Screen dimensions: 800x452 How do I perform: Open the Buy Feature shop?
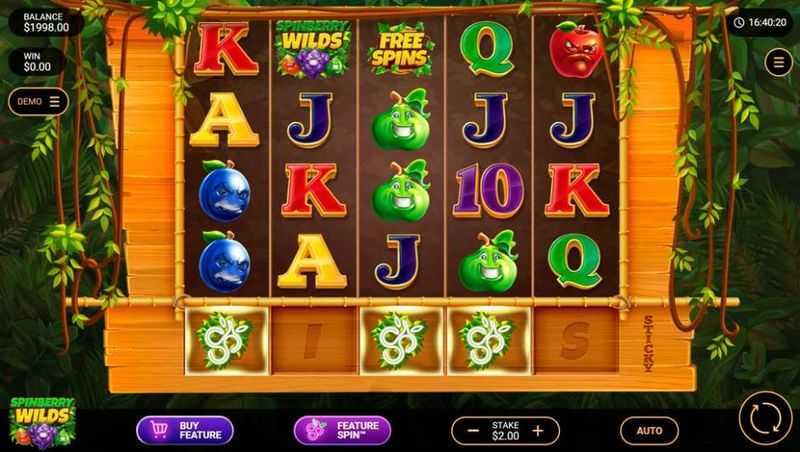[185, 430]
